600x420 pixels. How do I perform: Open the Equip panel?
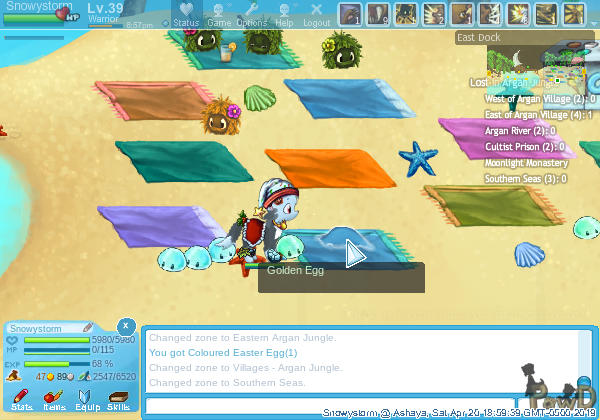click(x=86, y=400)
